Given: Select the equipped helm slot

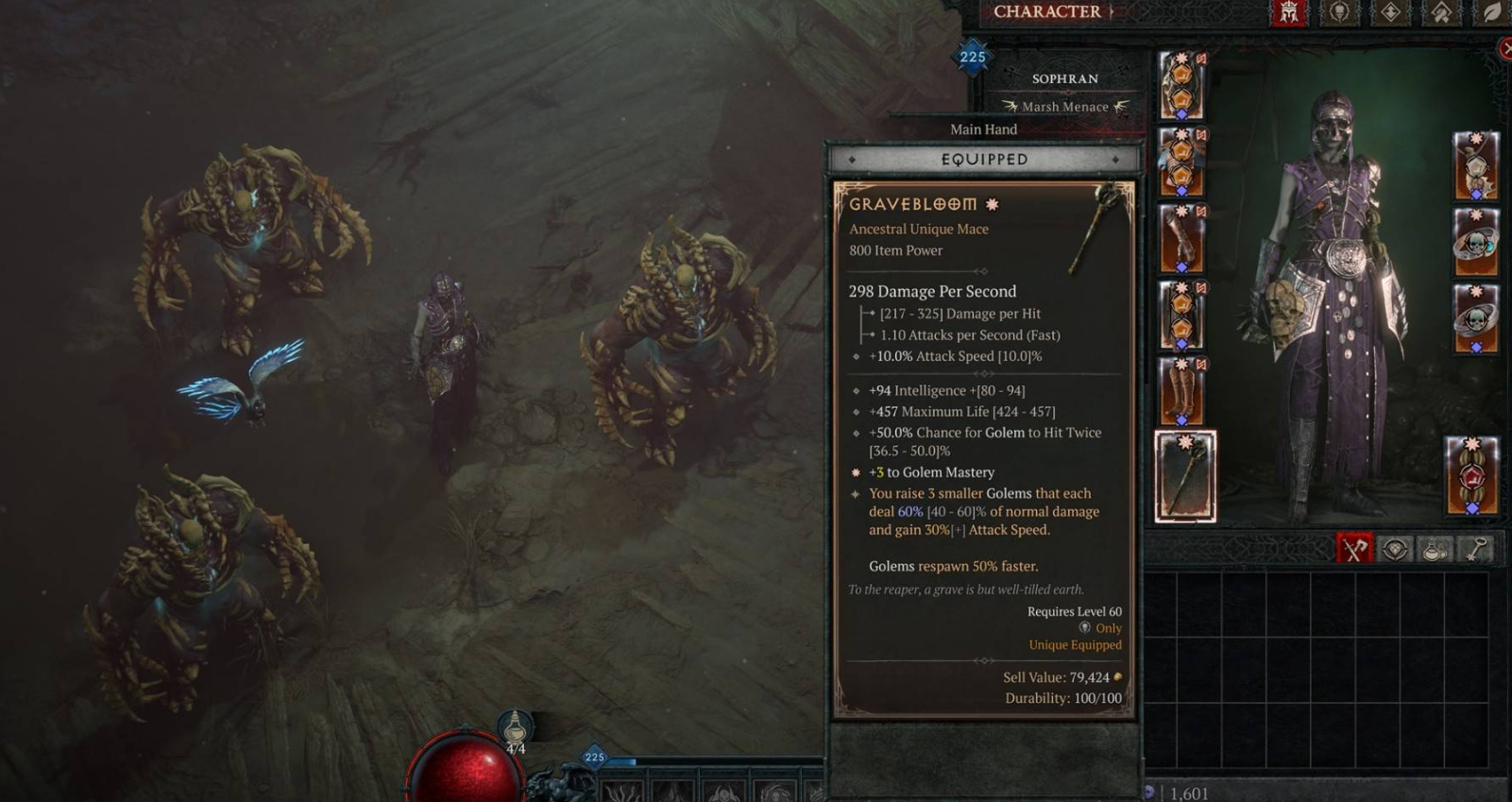Looking at the screenshot, I should (x=1181, y=86).
